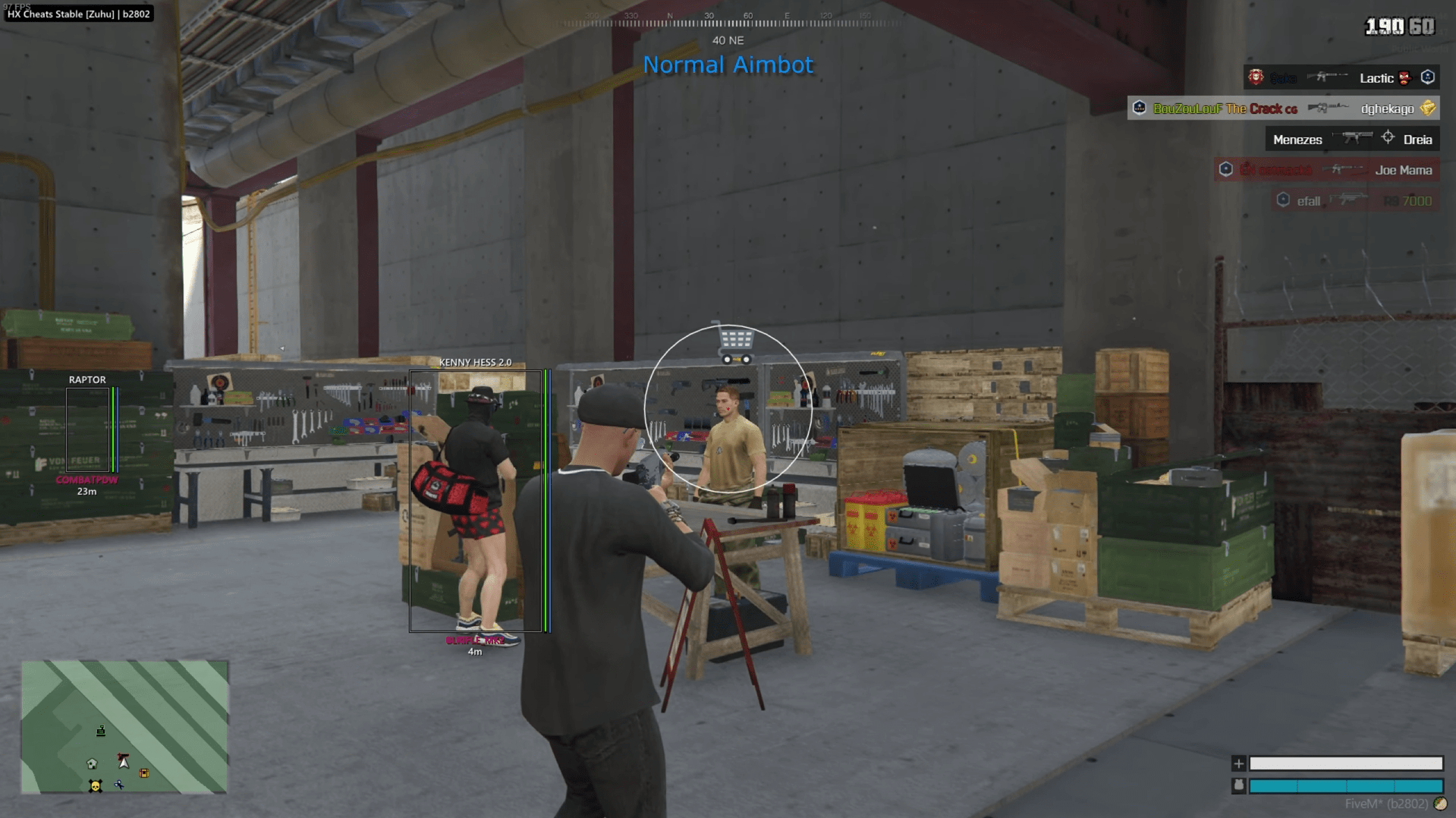Viewport: 1456px width, 818px height.
Task: Click the gold trophy icon next to dghekago
Action: [x=1426, y=109]
